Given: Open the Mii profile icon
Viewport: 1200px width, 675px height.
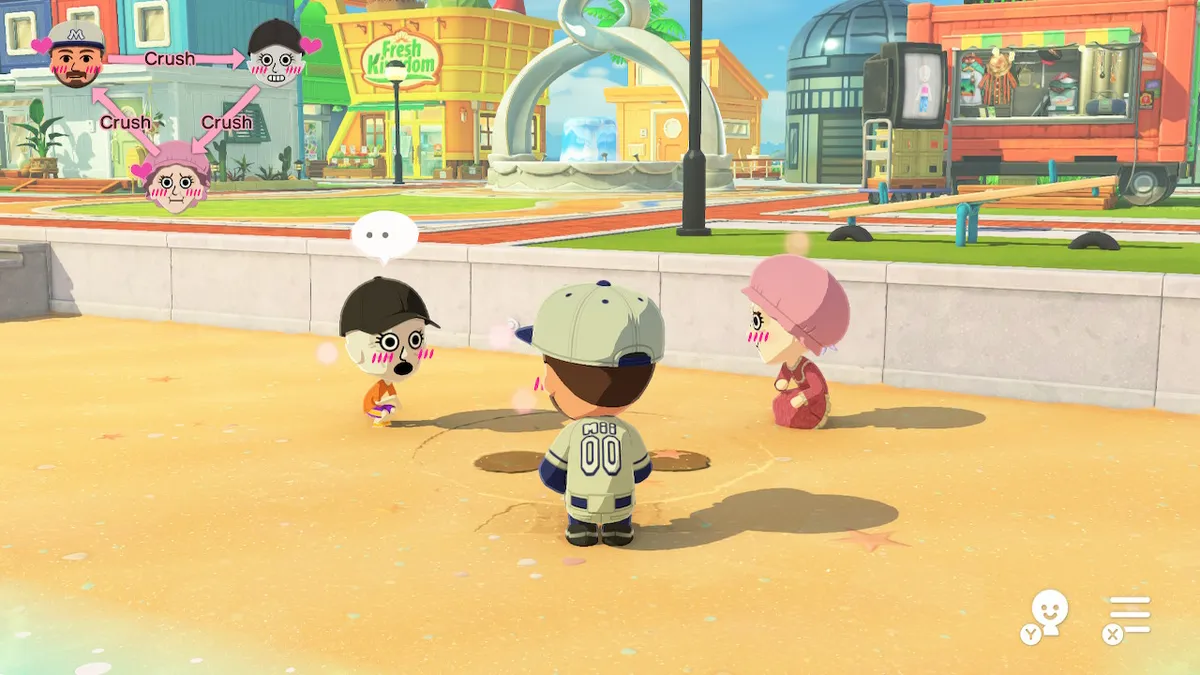Looking at the screenshot, I should tap(1049, 611).
